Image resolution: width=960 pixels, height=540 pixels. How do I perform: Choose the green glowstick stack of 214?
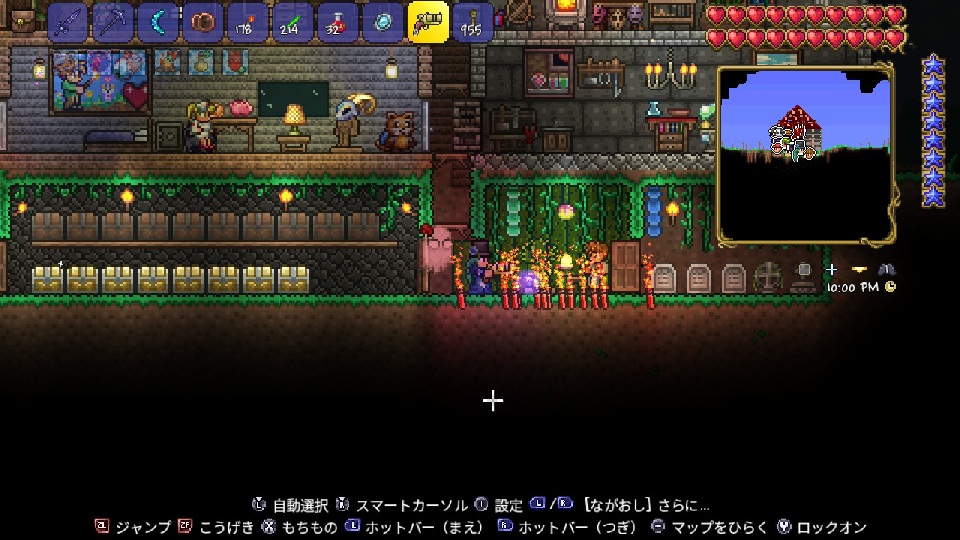tap(292, 22)
